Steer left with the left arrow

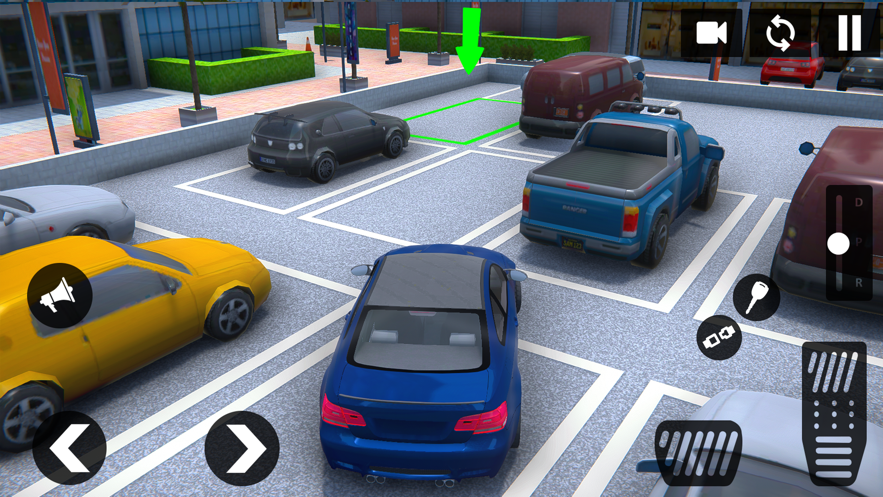[x=69, y=447]
